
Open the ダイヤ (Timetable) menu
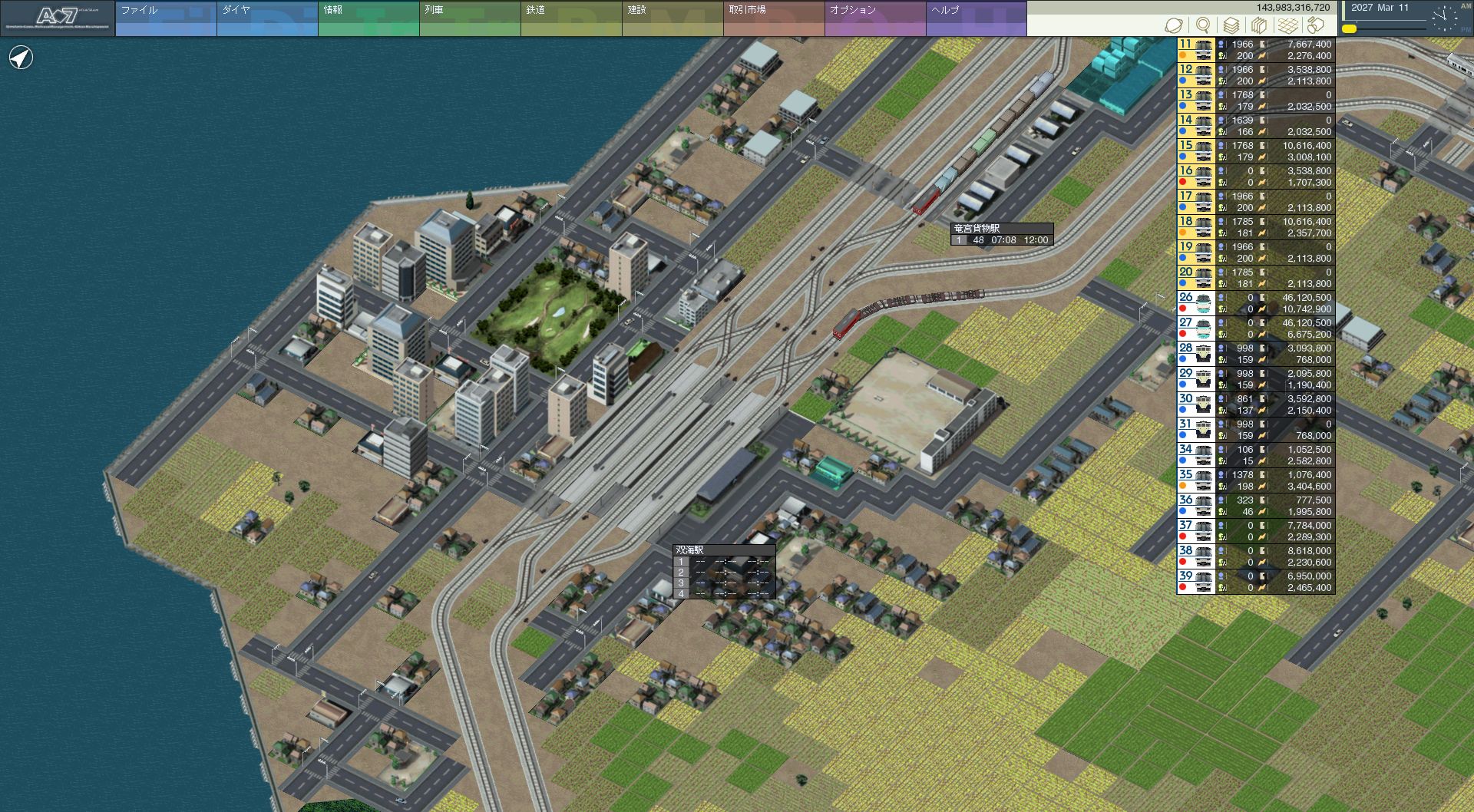point(267,18)
